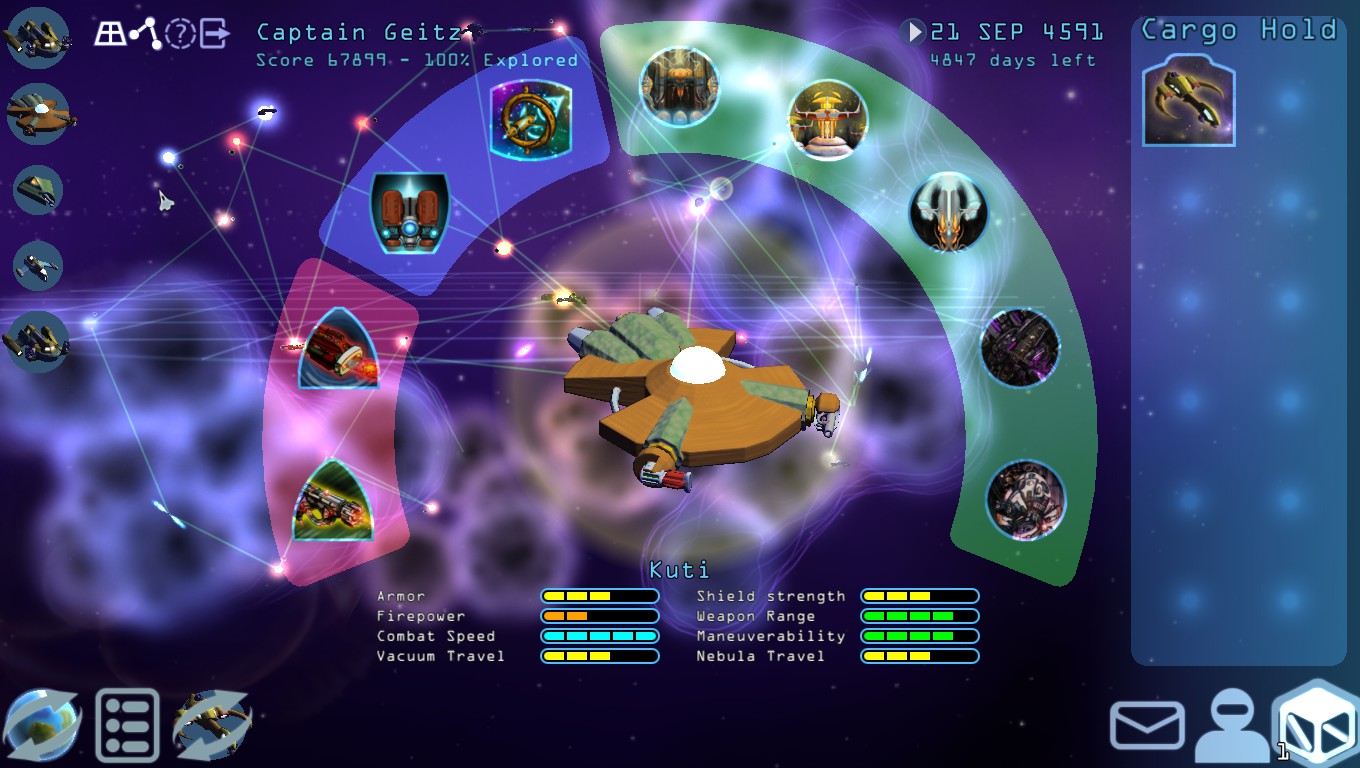Image resolution: width=1360 pixels, height=768 pixels.
Task: Click the Kuti ship name label
Action: (680, 569)
